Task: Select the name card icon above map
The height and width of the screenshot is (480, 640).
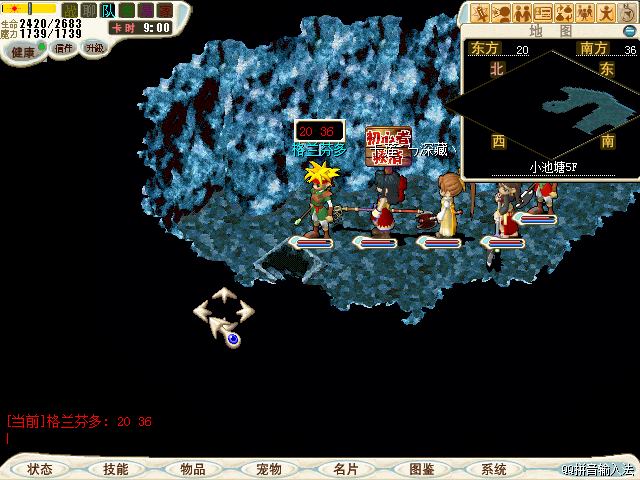Action: 543,13
